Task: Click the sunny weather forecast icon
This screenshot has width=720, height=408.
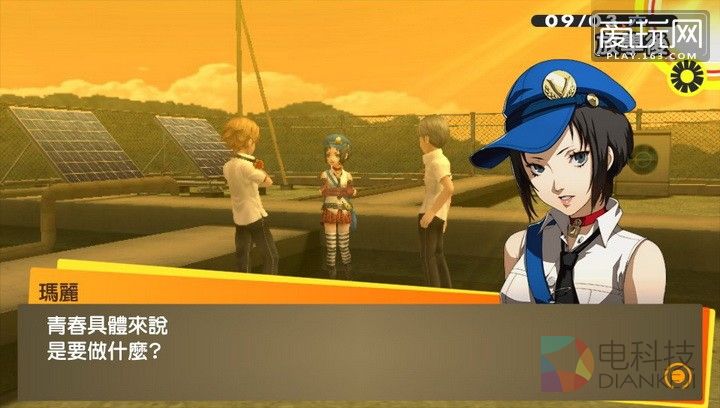Action: tap(688, 74)
